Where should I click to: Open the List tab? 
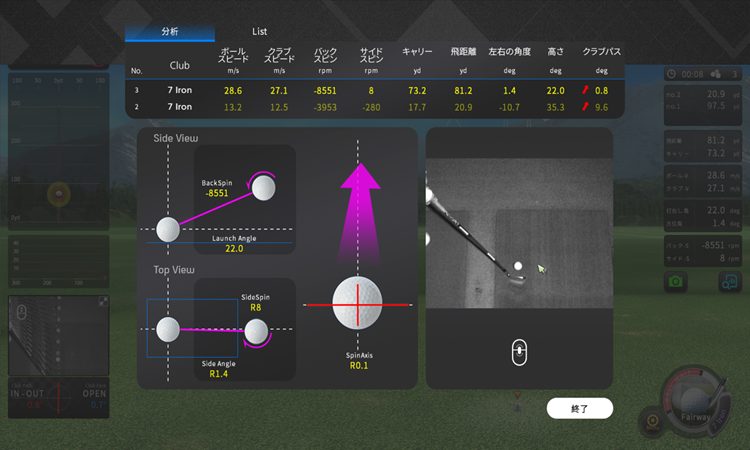259,32
